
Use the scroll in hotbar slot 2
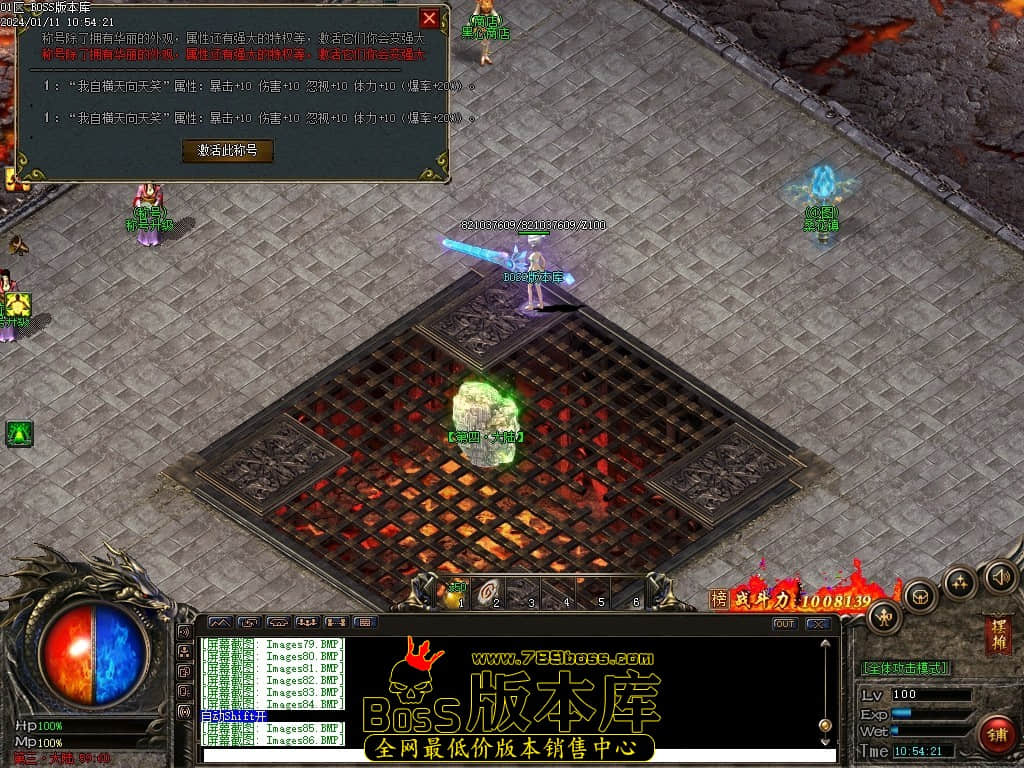pos(490,593)
